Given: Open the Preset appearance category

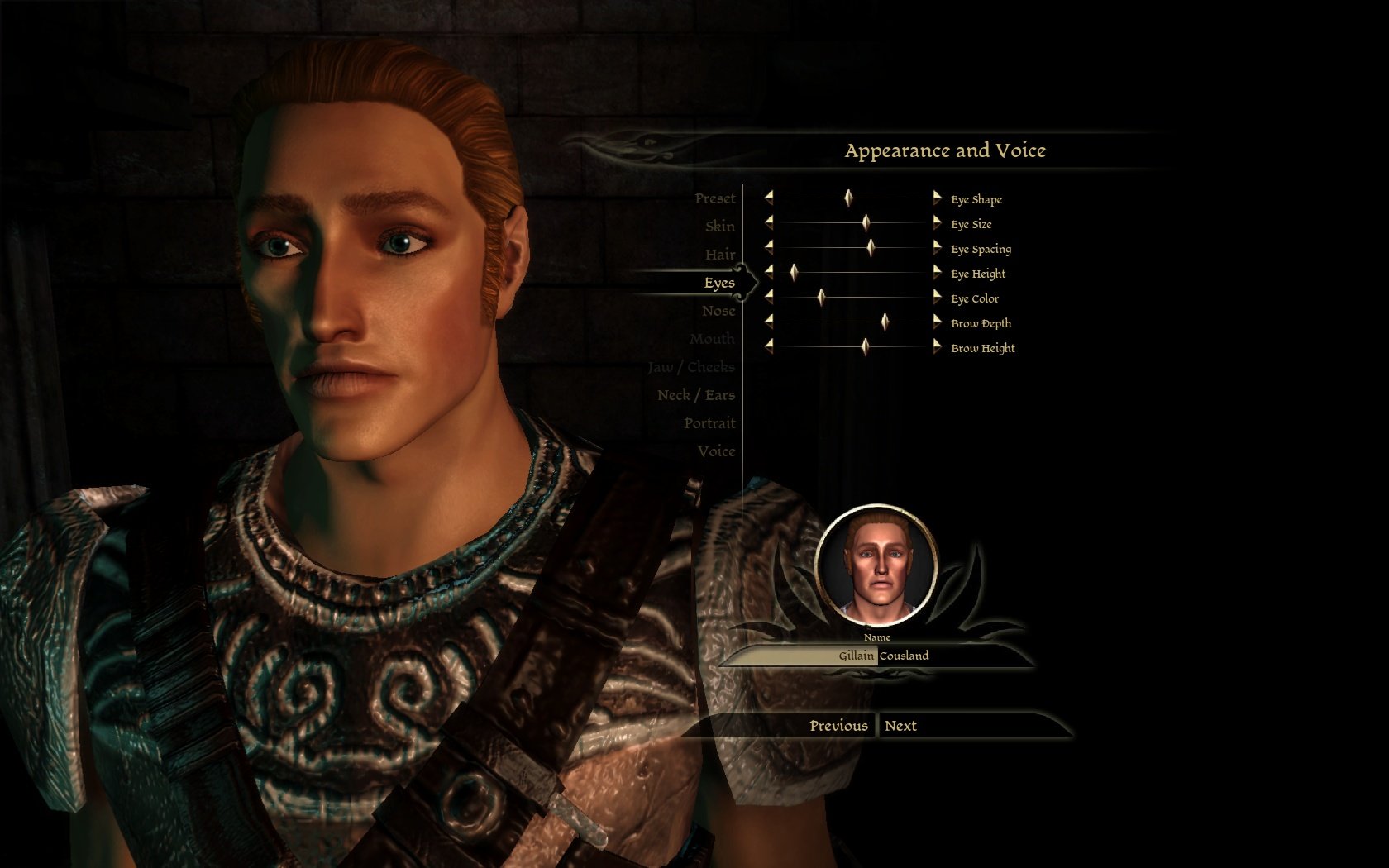Looking at the screenshot, I should pos(714,198).
